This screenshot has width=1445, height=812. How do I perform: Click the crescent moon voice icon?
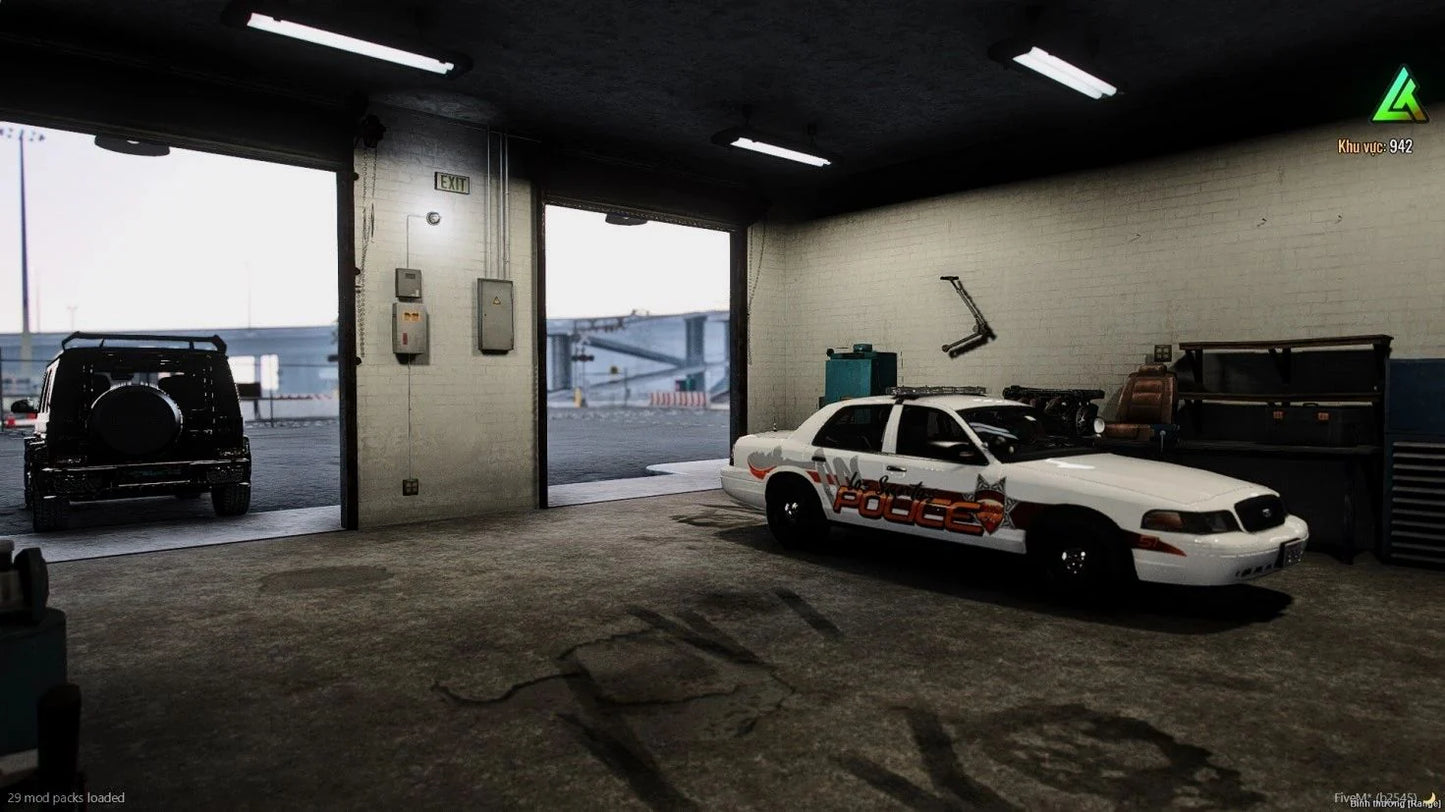click(1430, 797)
